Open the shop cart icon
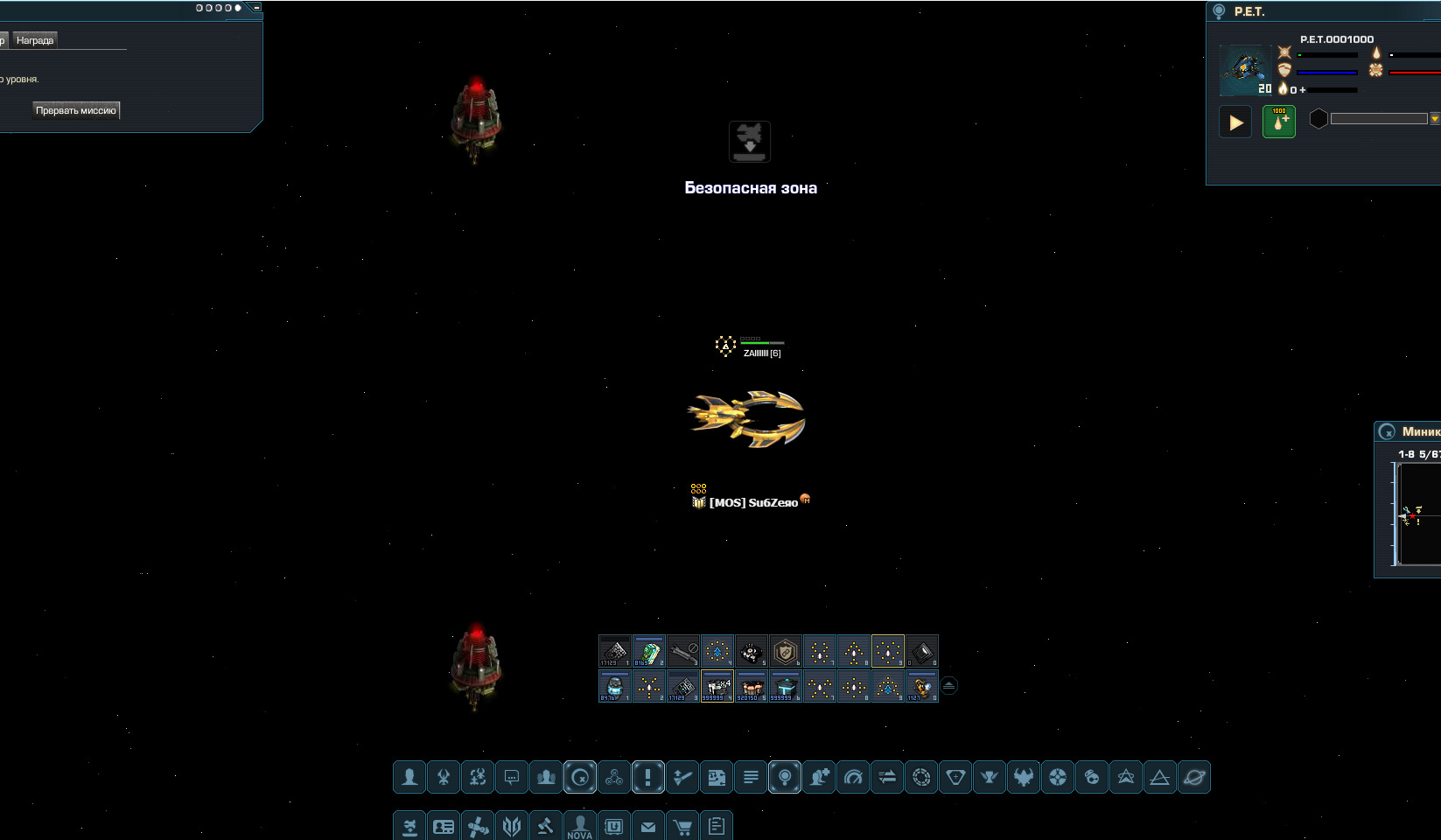This screenshot has width=1441, height=840. [x=682, y=827]
